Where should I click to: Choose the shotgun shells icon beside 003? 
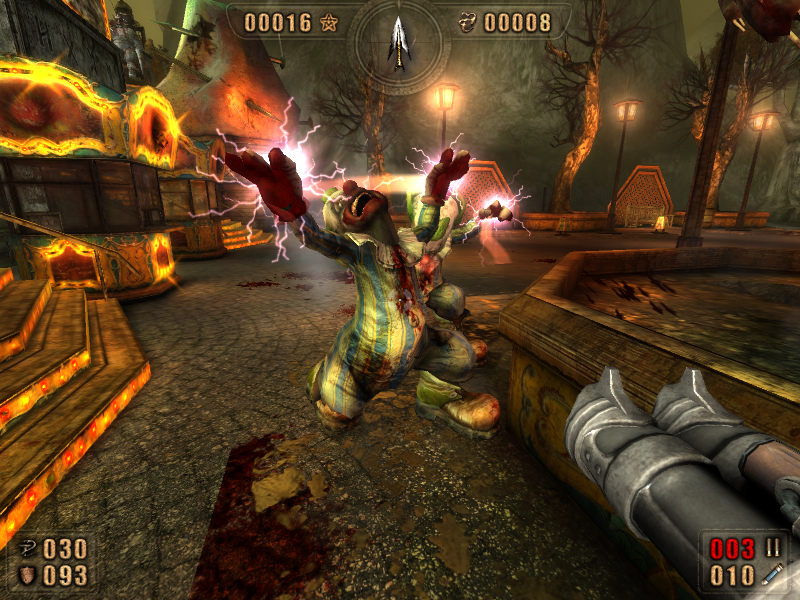(771, 548)
